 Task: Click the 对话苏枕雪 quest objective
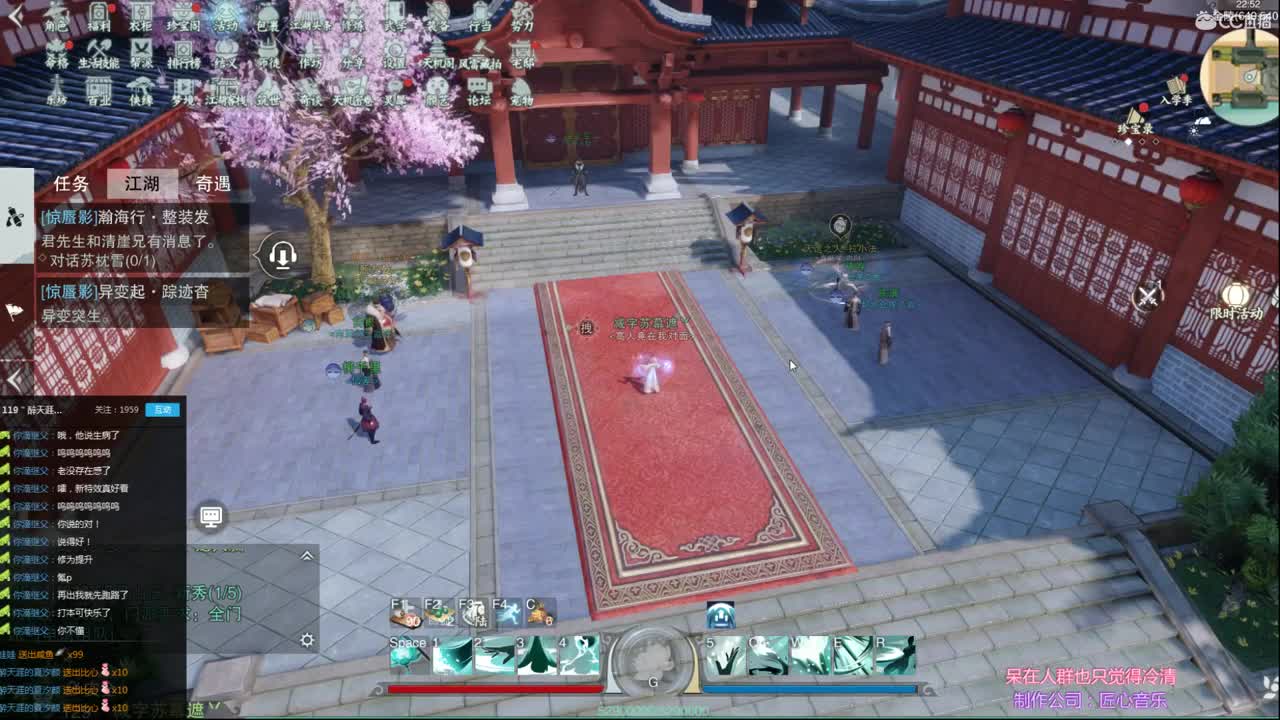101,261
